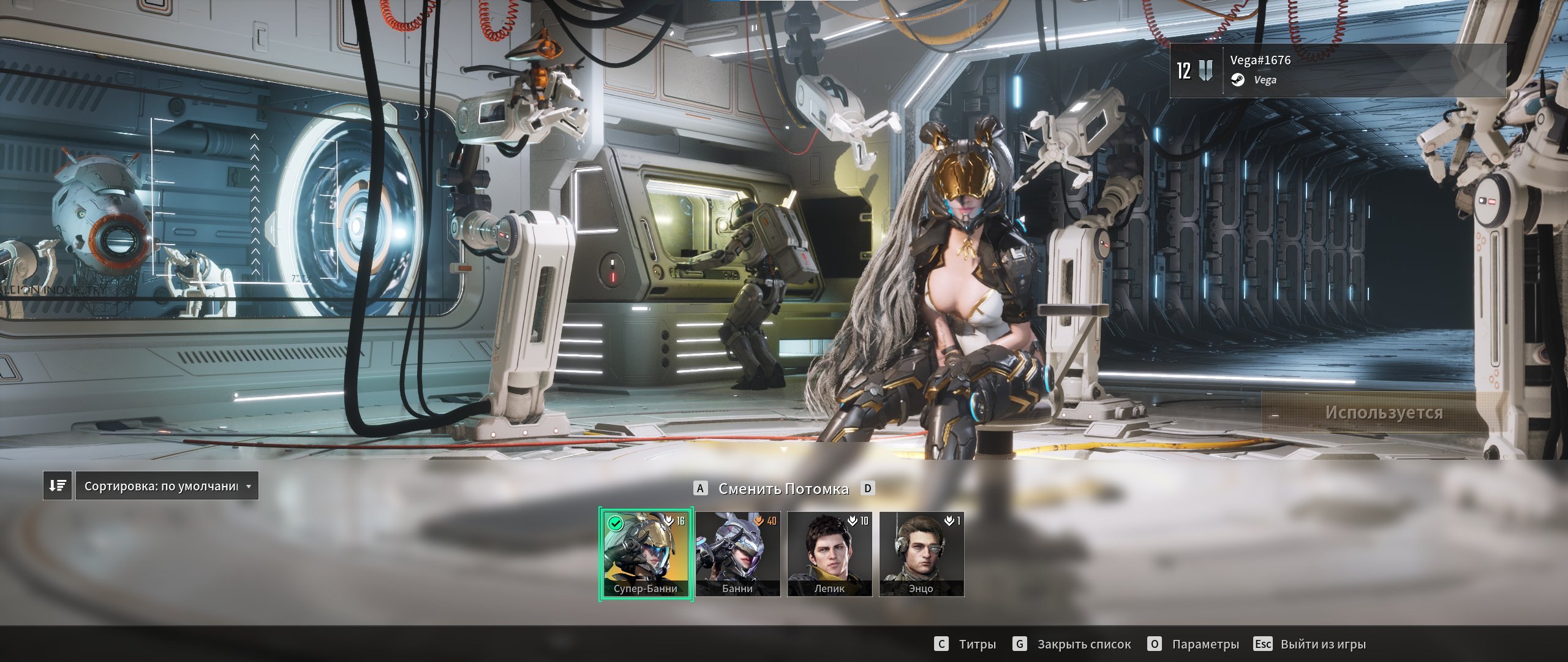
Task: Pick the Лепик character card
Action: click(829, 554)
